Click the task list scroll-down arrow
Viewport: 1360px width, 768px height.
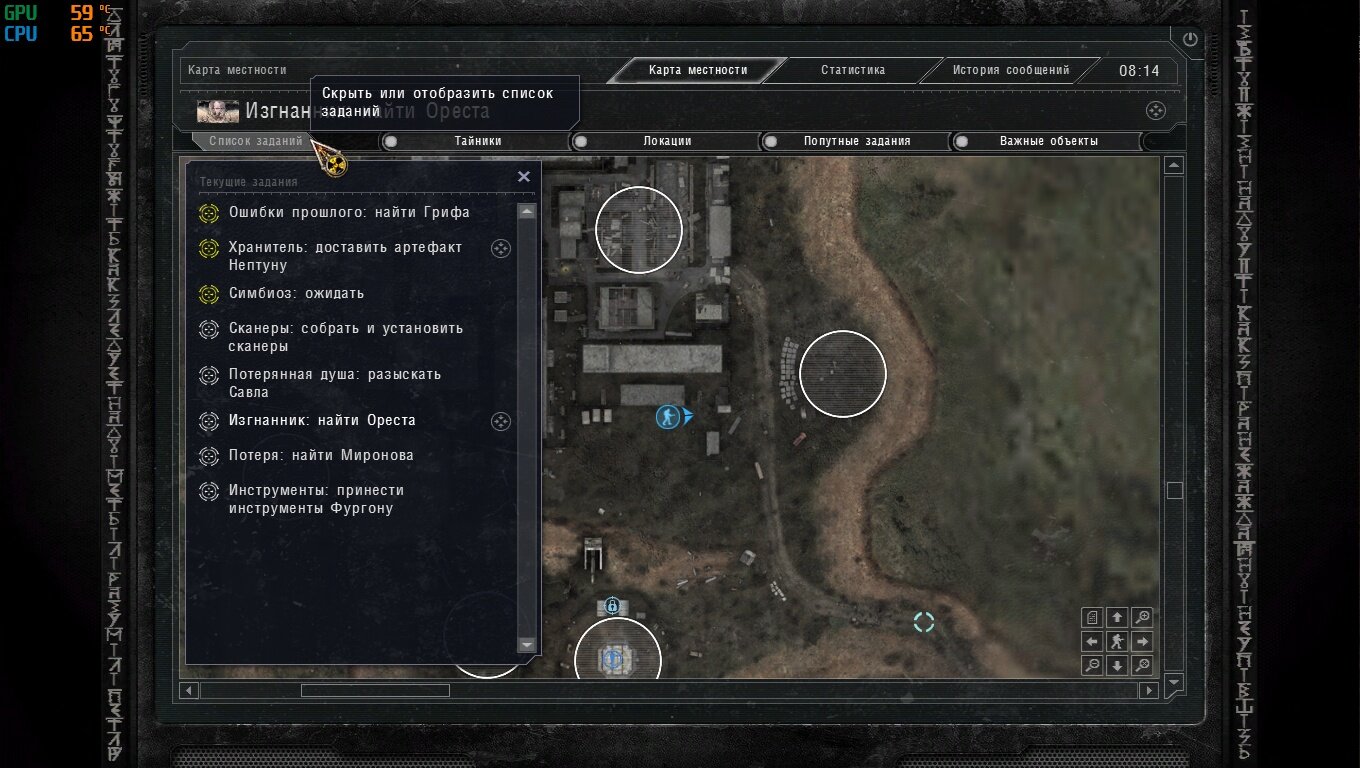(527, 645)
